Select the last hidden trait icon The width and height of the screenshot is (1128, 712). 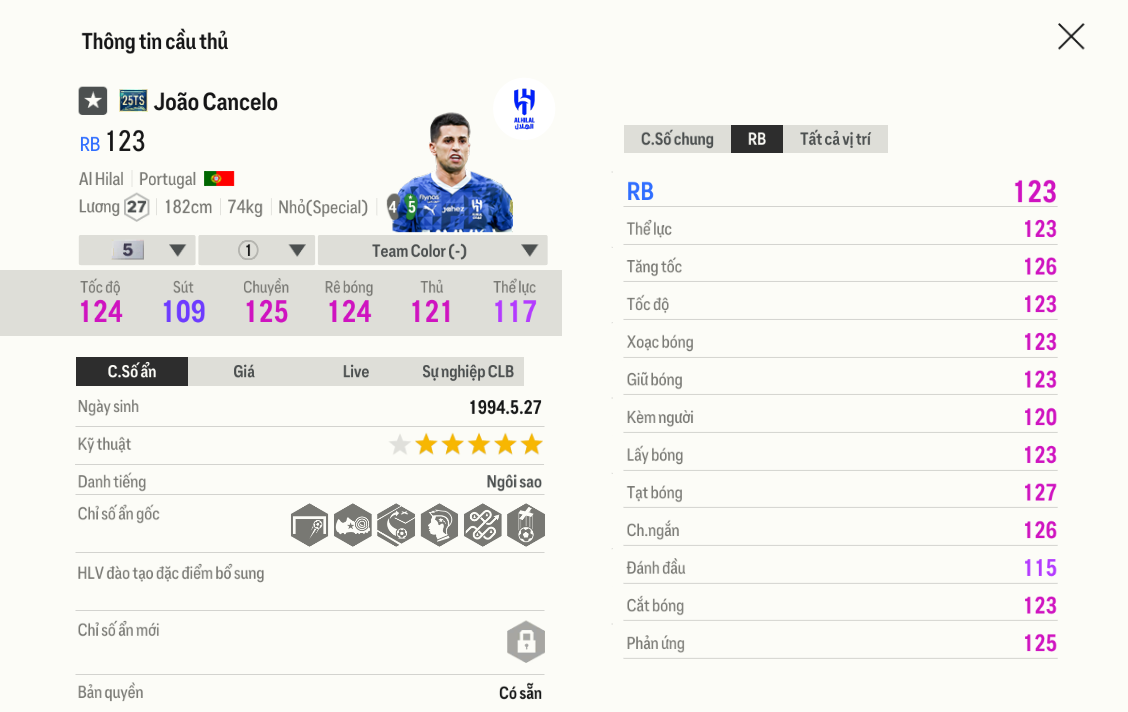(x=526, y=525)
